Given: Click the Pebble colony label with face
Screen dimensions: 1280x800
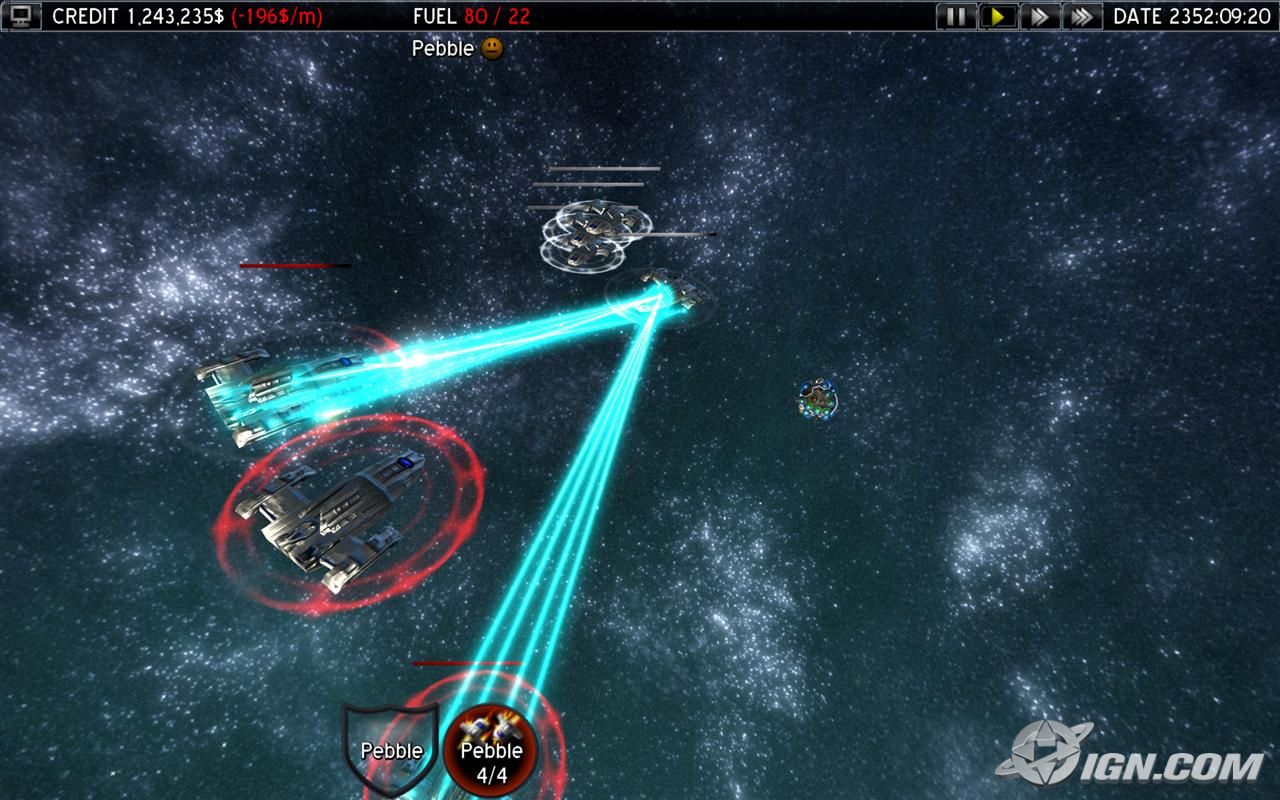Looking at the screenshot, I should point(457,48).
